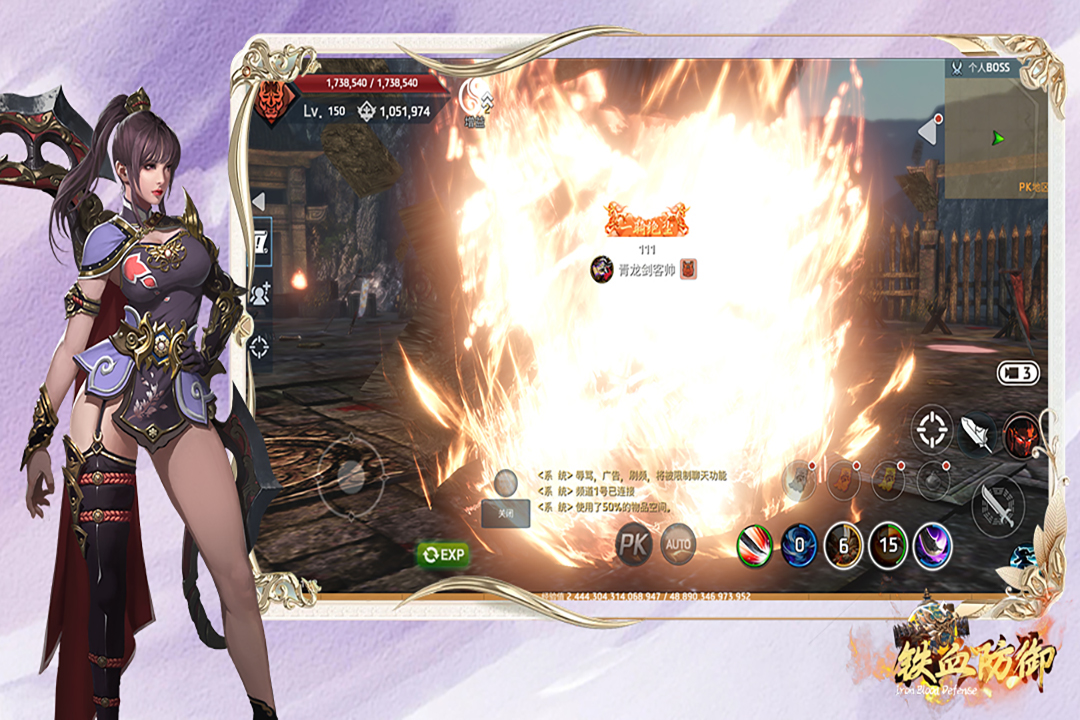Close the chat panel with 关闭 button

pos(505,513)
